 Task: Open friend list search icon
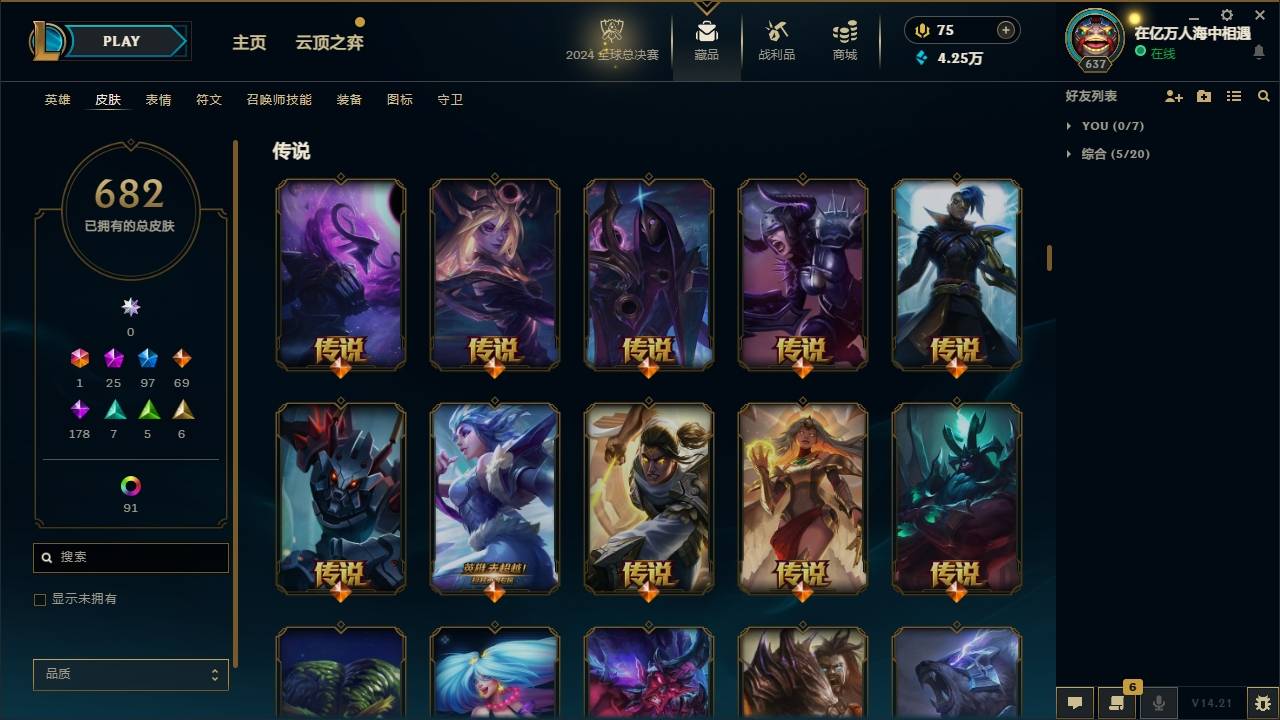tap(1263, 96)
